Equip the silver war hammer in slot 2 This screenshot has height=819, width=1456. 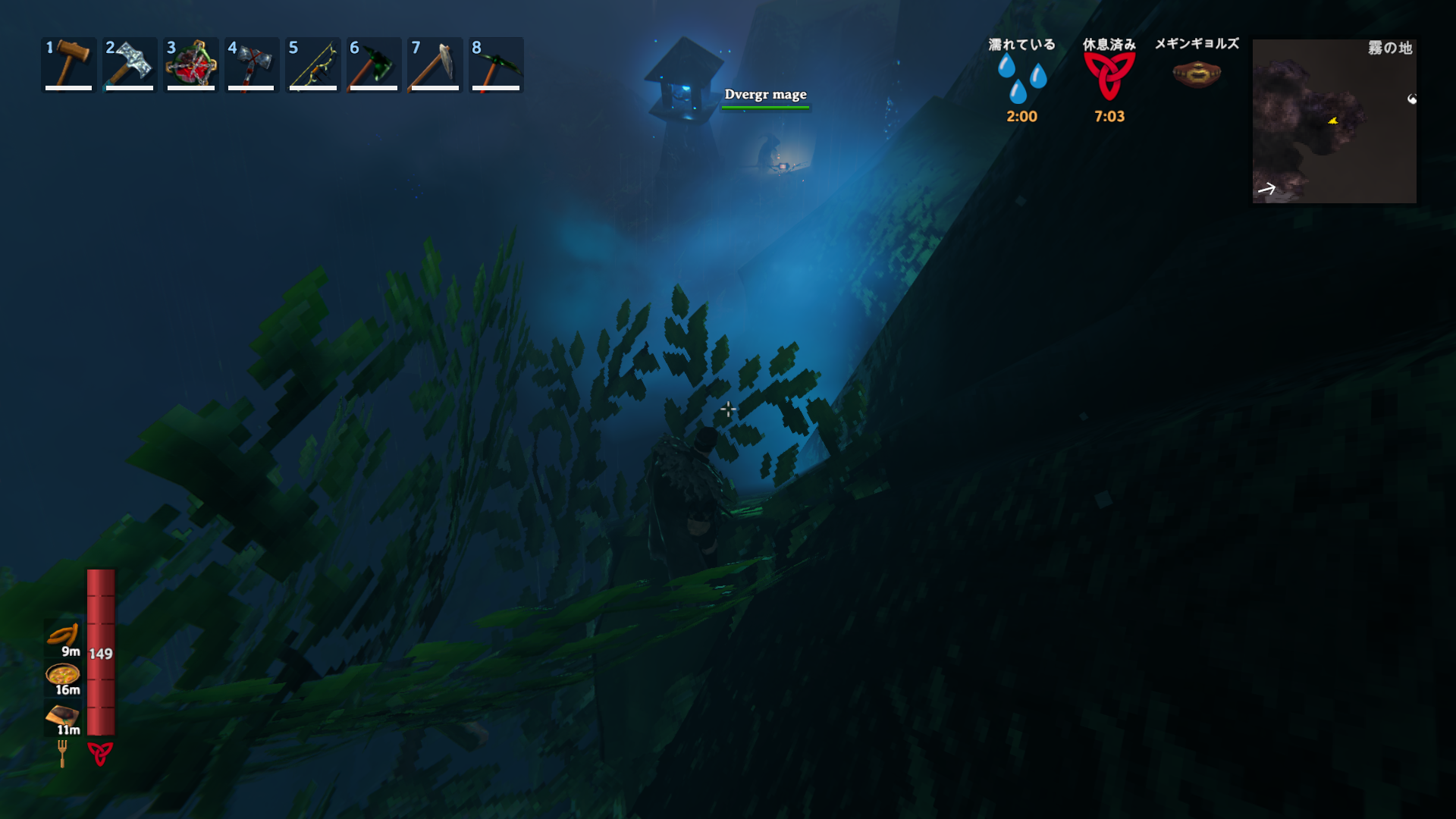click(x=130, y=64)
